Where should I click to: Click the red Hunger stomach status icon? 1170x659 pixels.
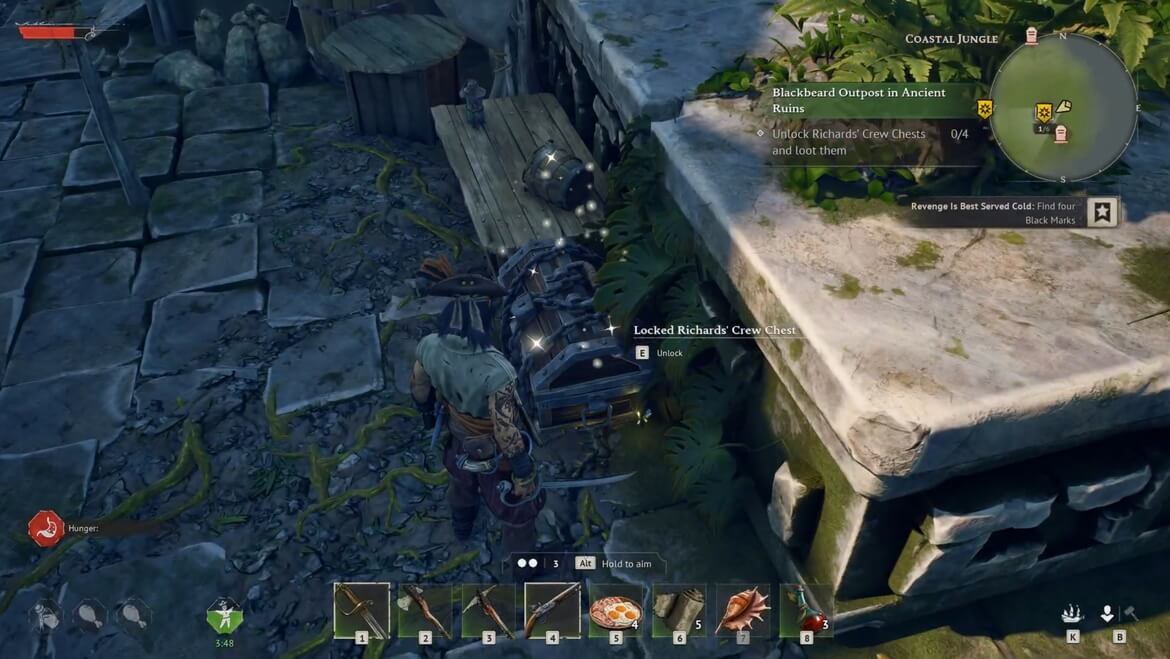(x=46, y=528)
